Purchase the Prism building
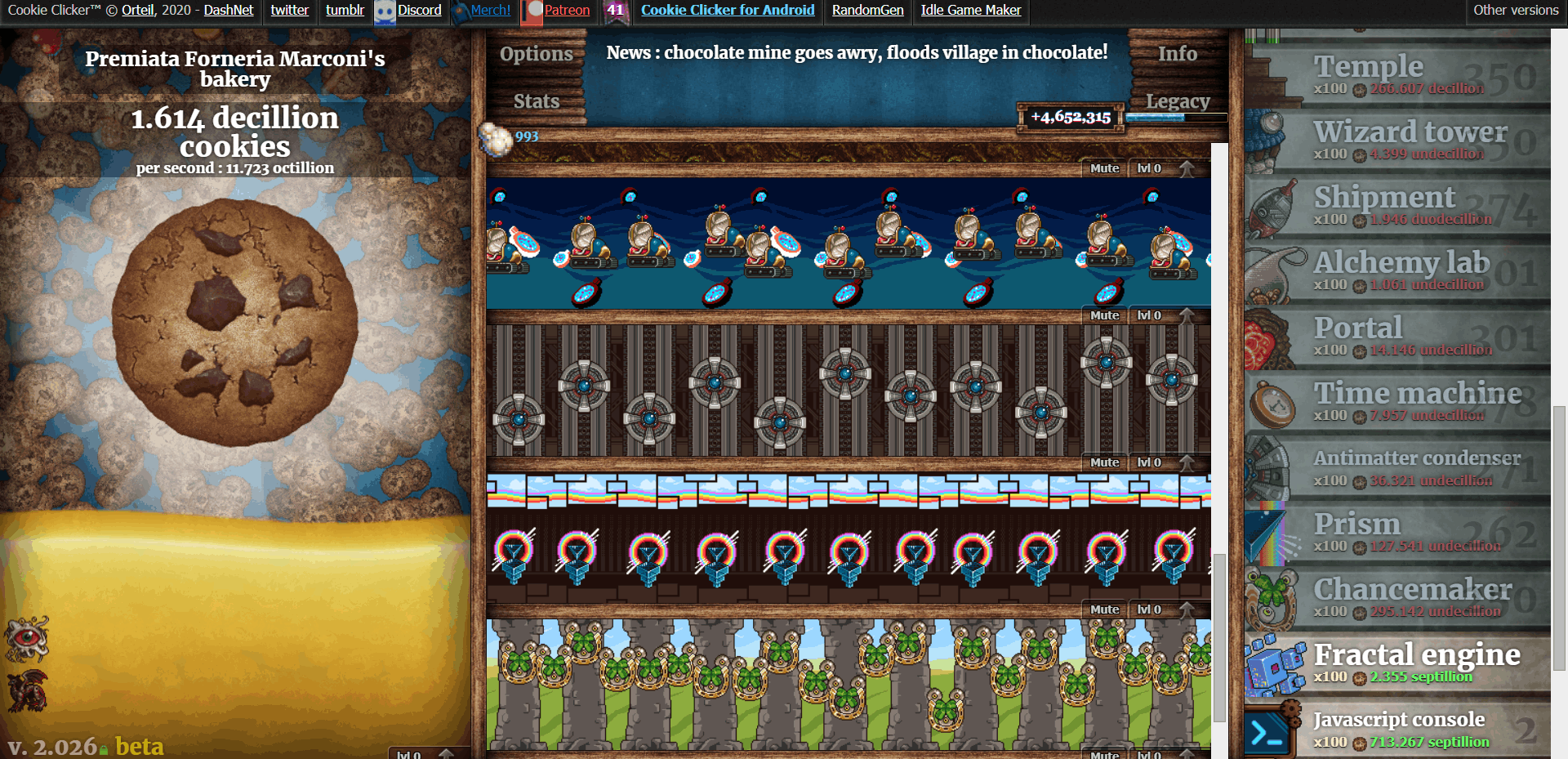The image size is (1568, 759). point(1396,533)
